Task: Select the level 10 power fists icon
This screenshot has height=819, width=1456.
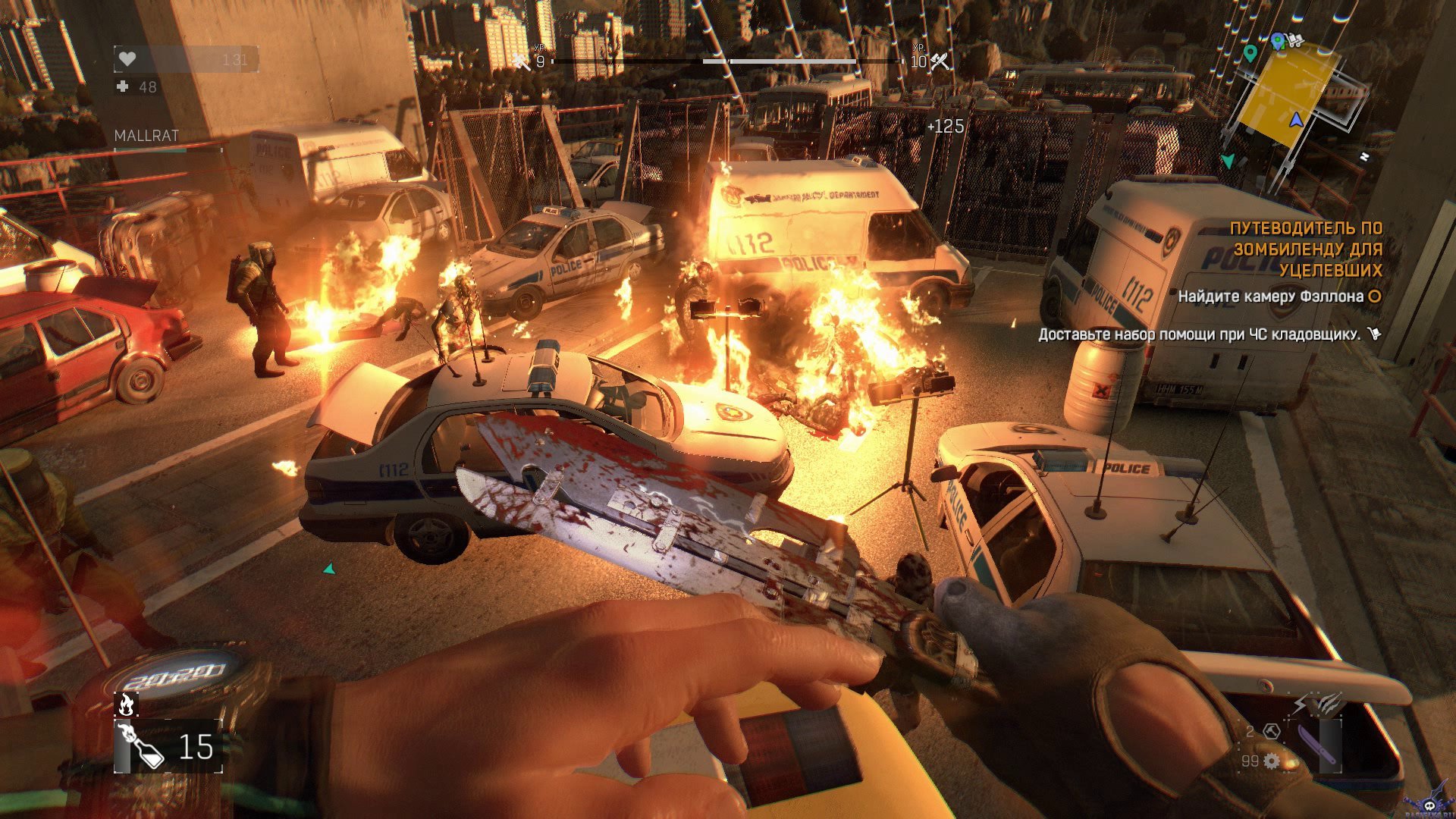Action: (940, 61)
